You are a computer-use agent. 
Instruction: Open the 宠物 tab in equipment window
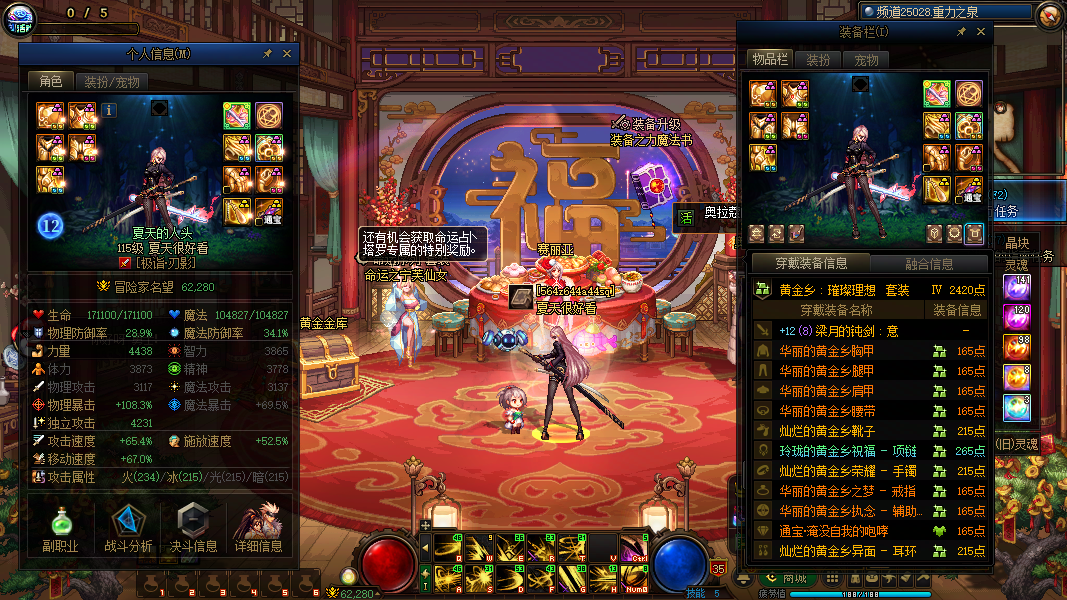coord(866,60)
